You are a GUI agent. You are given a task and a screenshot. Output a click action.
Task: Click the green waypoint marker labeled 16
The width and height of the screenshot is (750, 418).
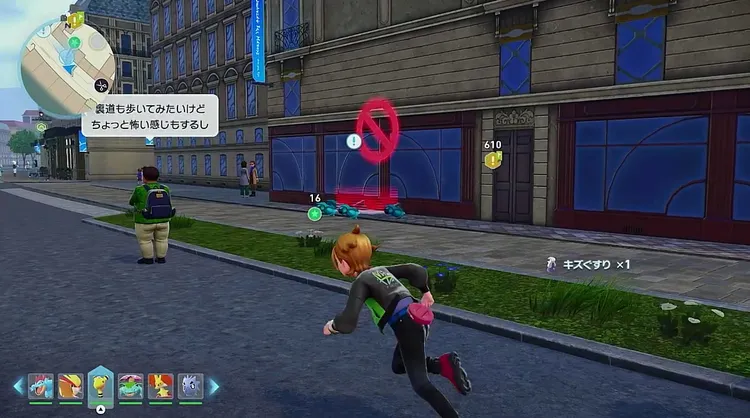tap(314, 212)
